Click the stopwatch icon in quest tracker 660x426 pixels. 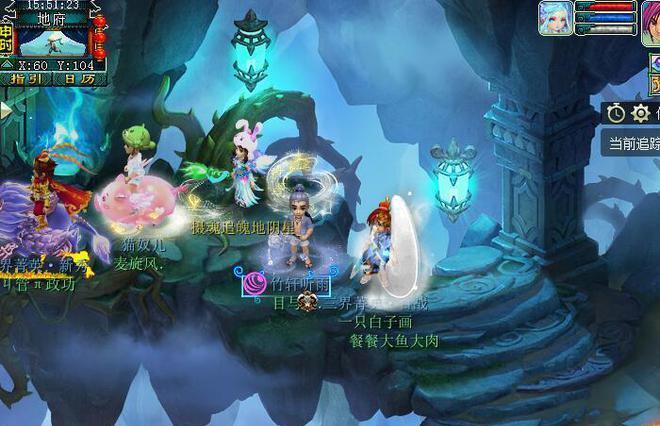point(615,113)
